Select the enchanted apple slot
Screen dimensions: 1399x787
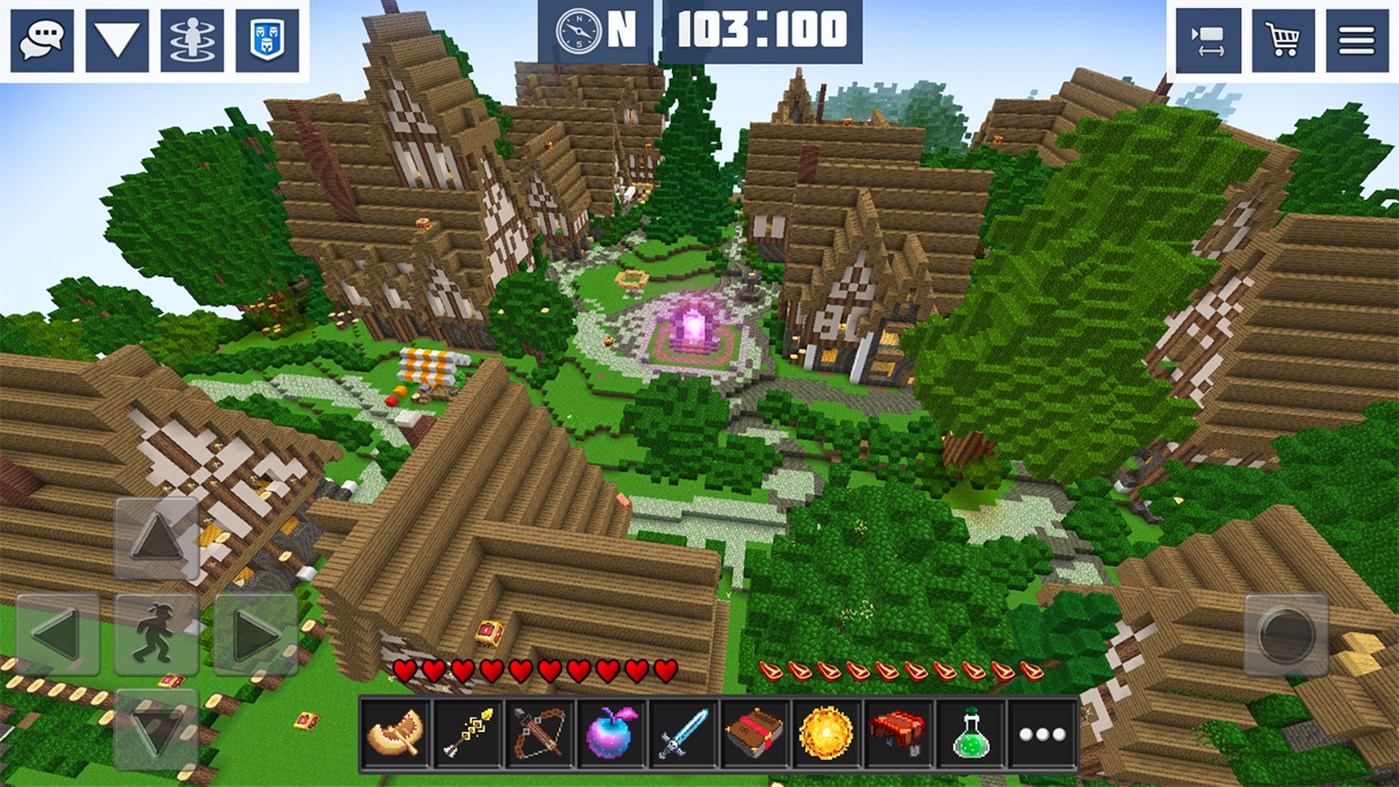point(608,733)
